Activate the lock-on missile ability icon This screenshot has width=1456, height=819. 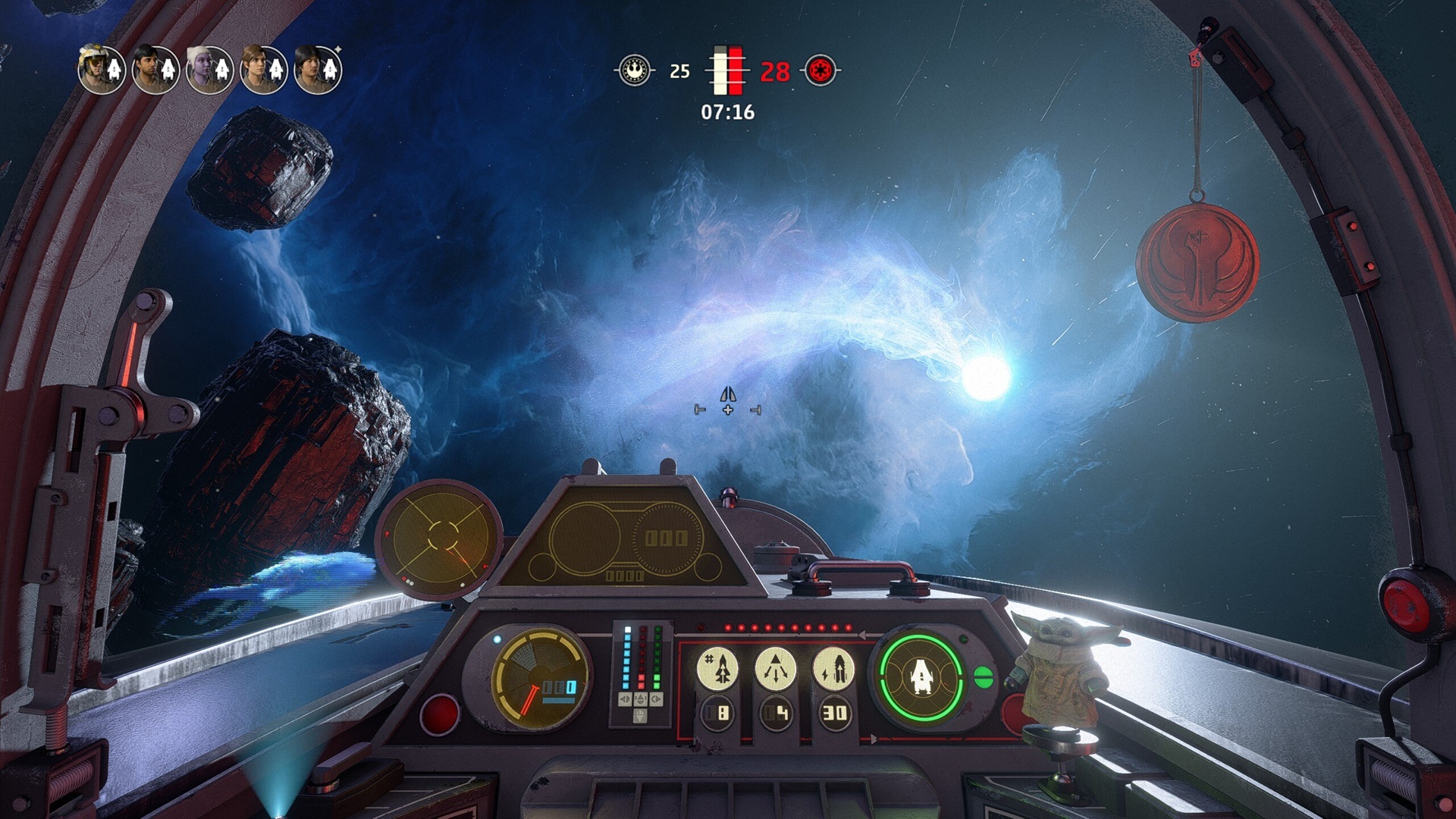pyautogui.click(x=717, y=668)
